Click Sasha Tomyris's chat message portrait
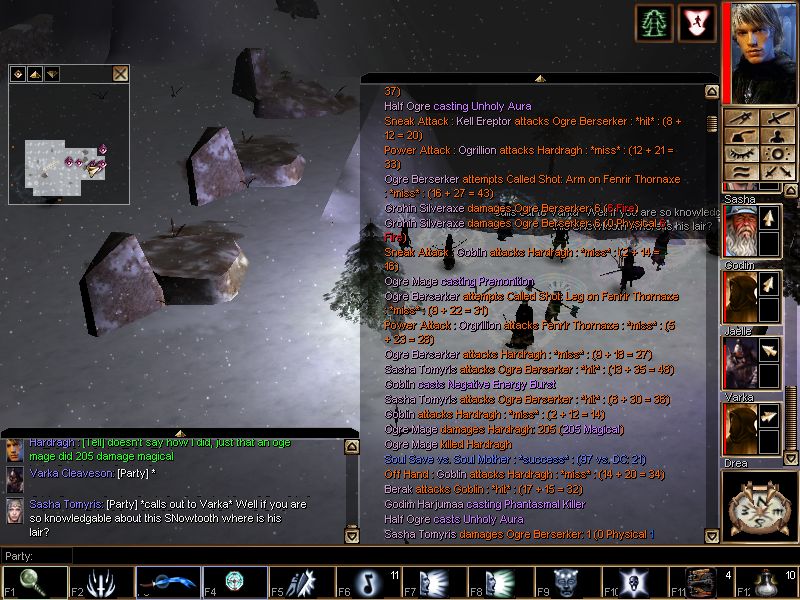 point(14,509)
